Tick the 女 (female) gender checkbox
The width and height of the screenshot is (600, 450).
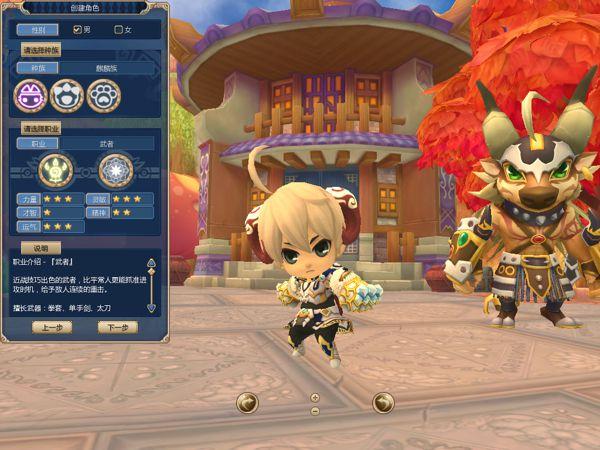click(118, 30)
